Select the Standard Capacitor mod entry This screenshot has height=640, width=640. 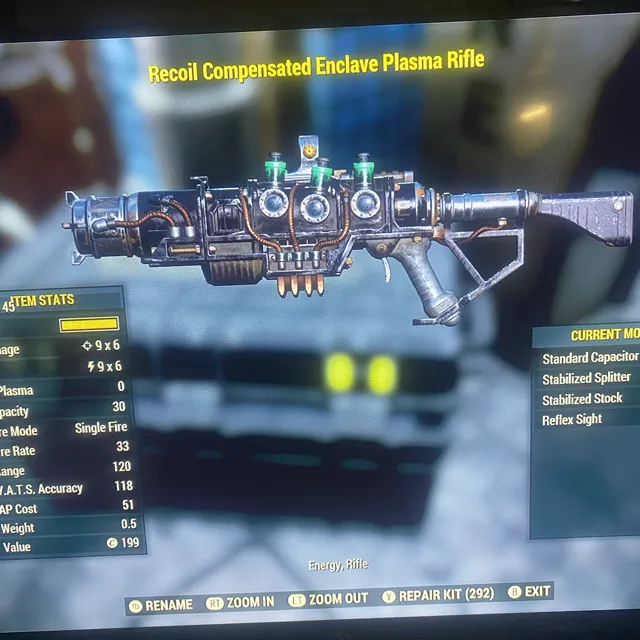[x=589, y=358]
